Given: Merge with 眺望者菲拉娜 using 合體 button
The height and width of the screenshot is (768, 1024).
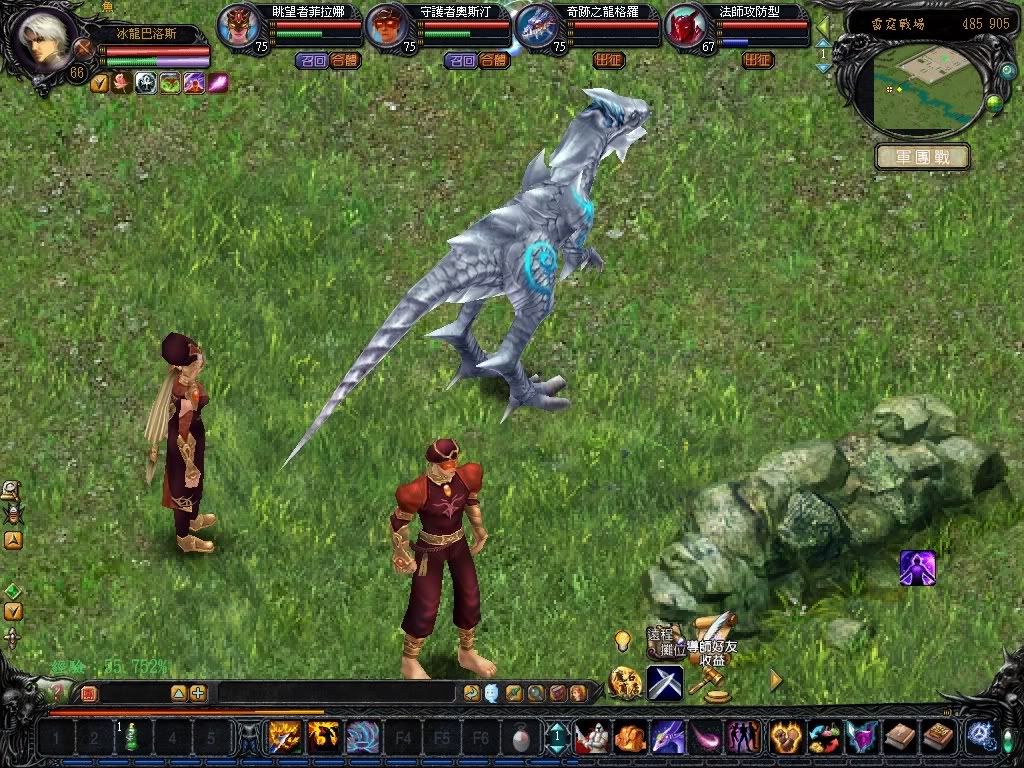Looking at the screenshot, I should click(345, 61).
